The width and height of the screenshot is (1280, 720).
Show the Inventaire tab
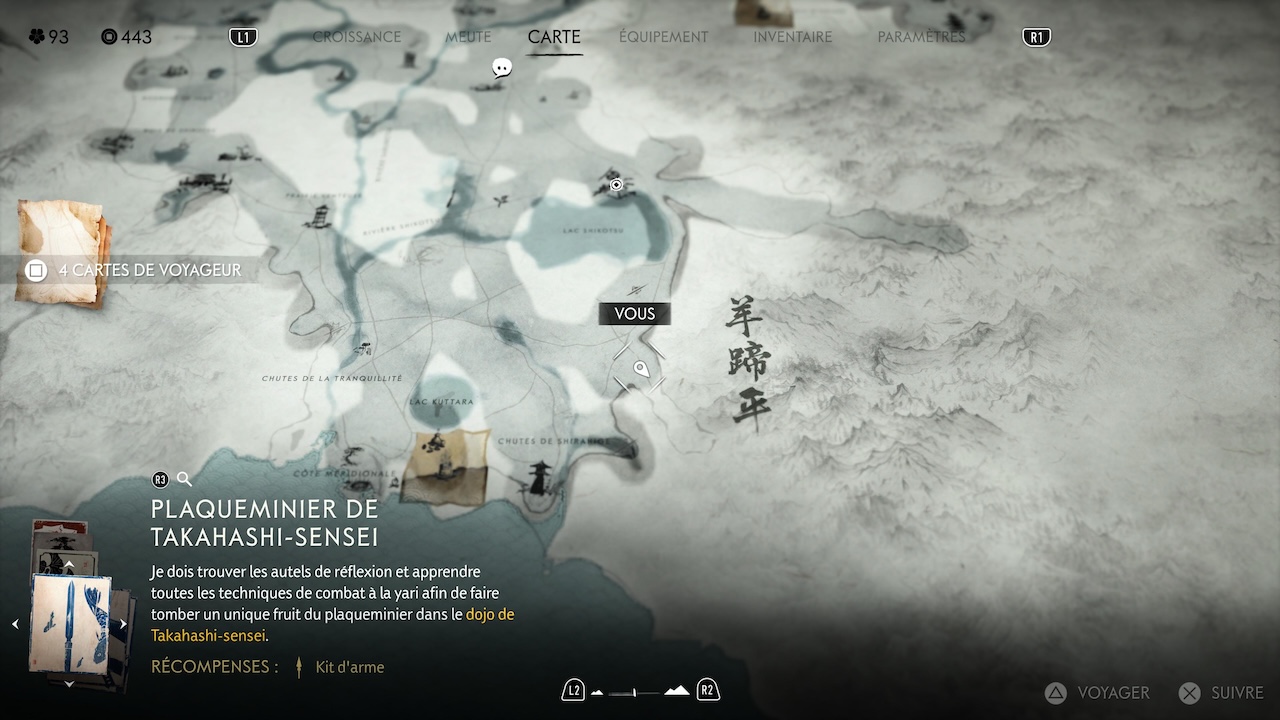792,37
